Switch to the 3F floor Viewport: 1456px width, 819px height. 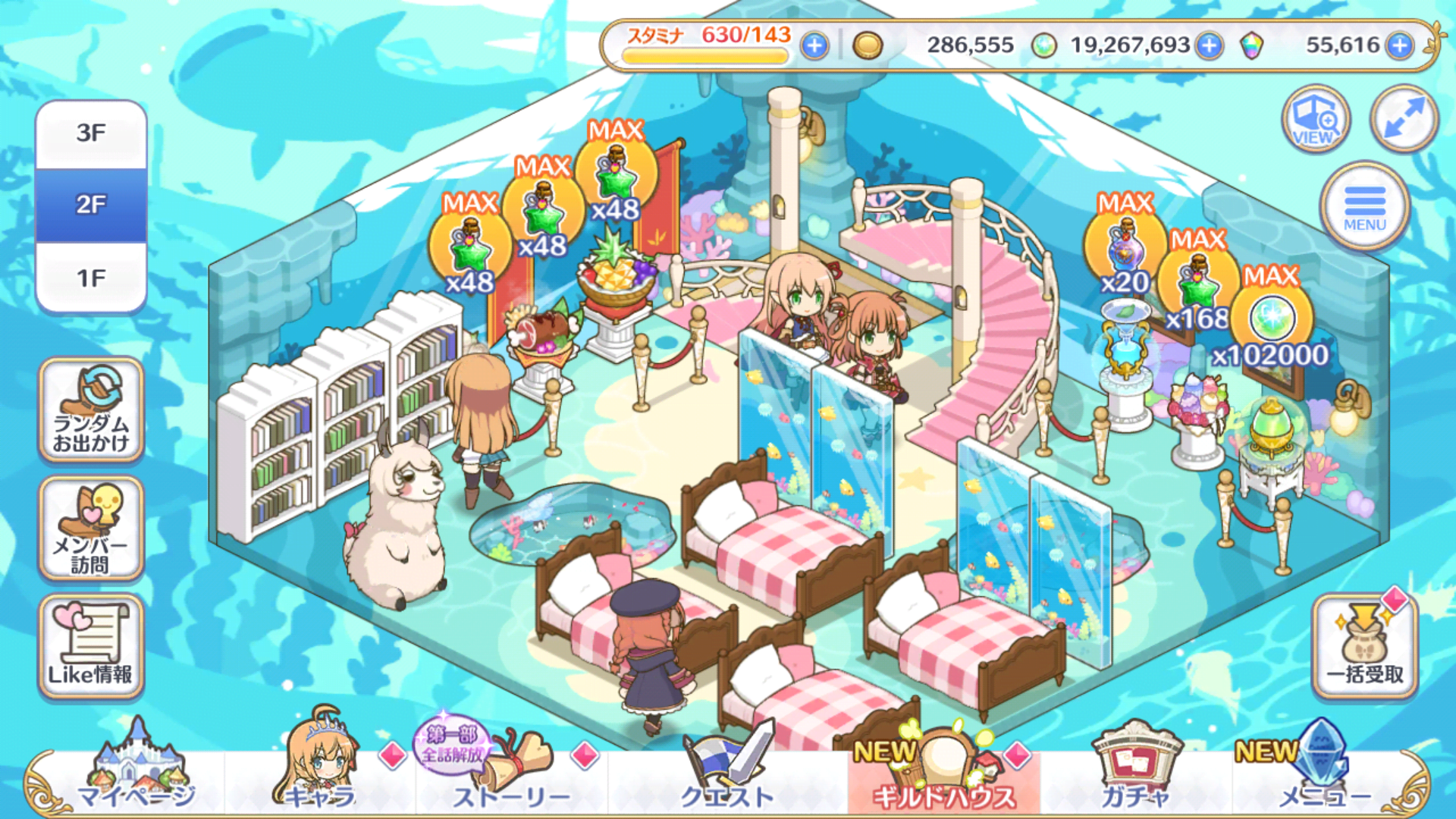pyautogui.click(x=91, y=134)
